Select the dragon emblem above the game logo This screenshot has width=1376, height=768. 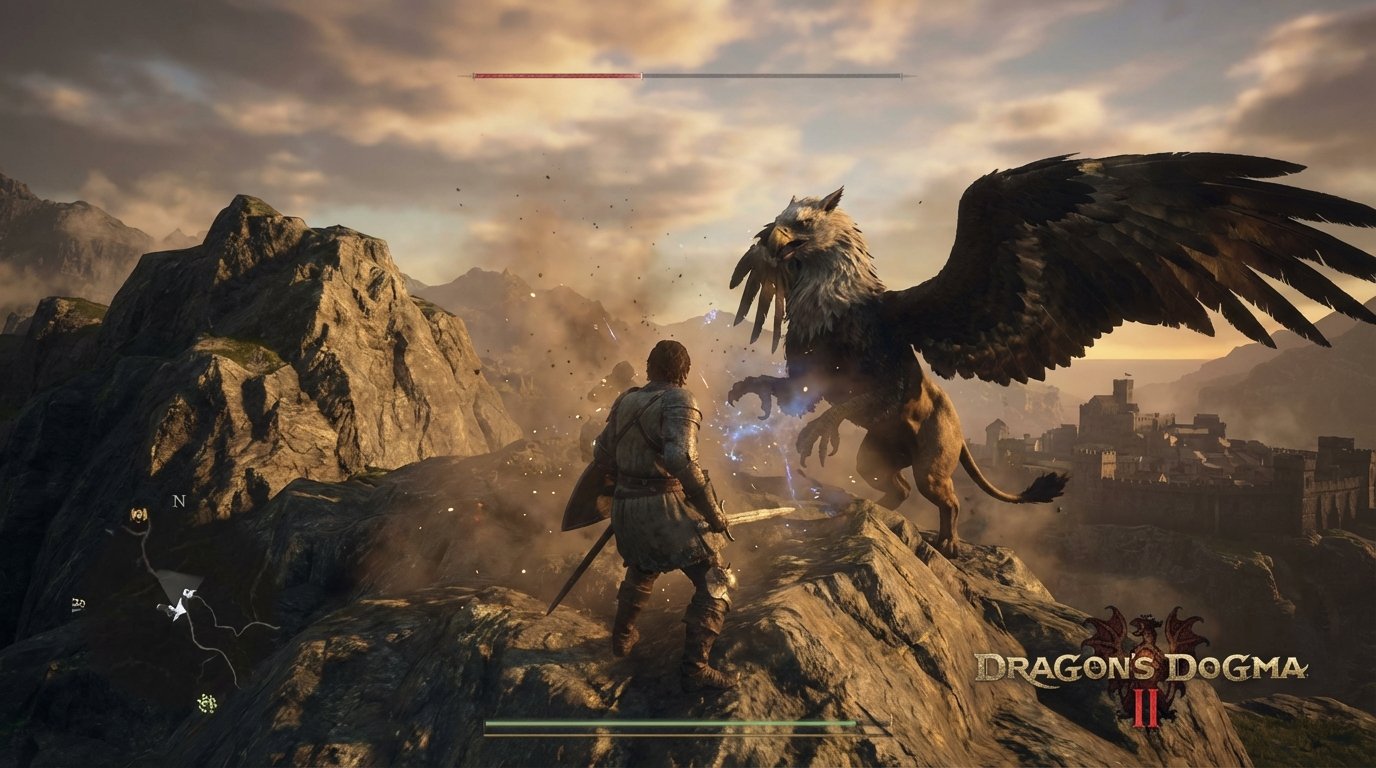[1146, 630]
